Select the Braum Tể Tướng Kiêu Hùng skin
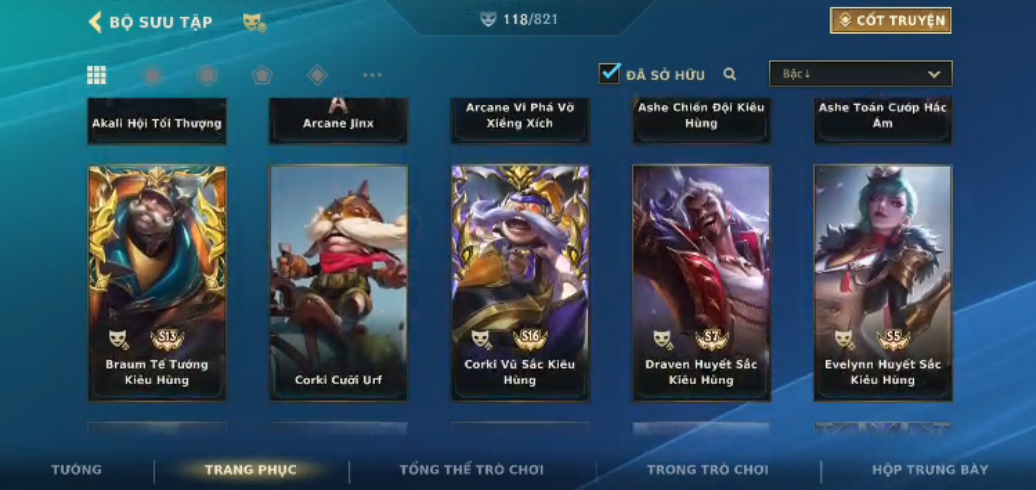Screen dimensions: 1036x490 click(x=157, y=283)
